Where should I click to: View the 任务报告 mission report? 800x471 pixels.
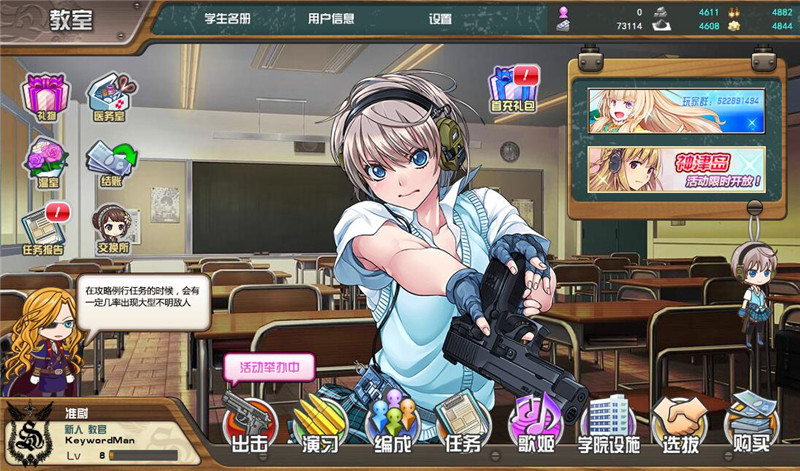pyautogui.click(x=46, y=226)
